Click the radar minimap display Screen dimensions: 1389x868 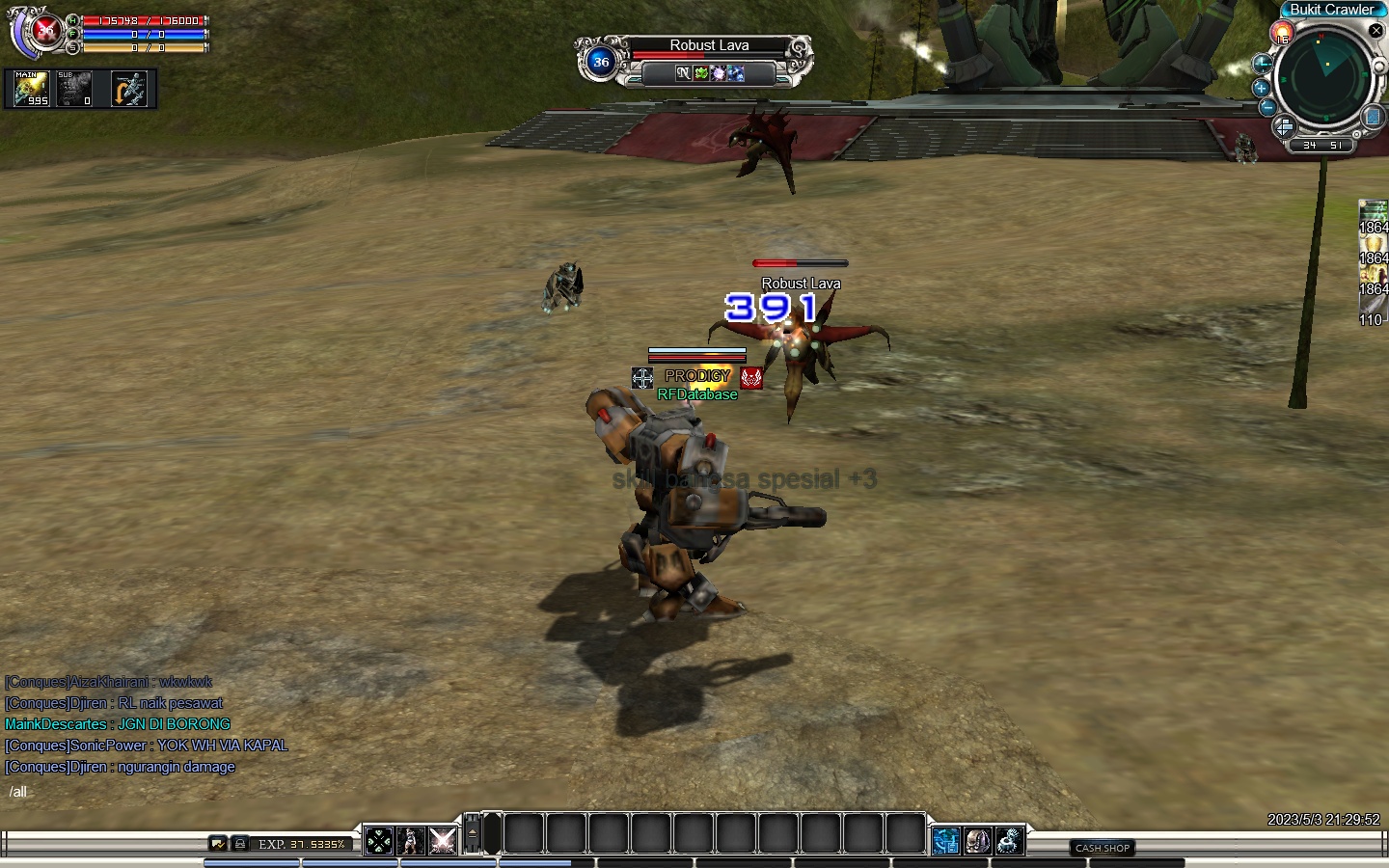click(x=1323, y=77)
